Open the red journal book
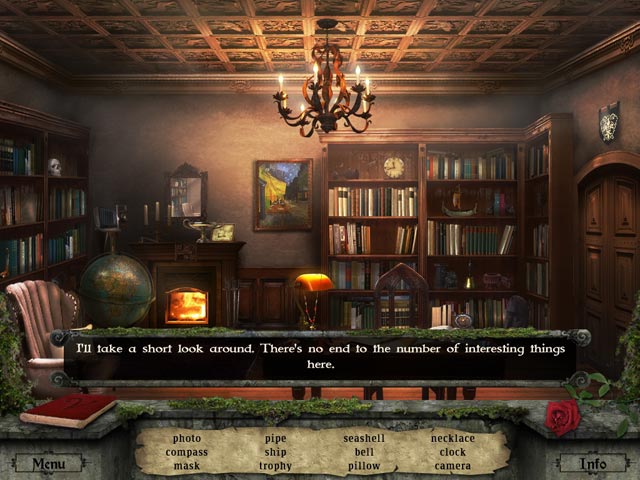Image resolution: width=640 pixels, height=480 pixels. 69,410
